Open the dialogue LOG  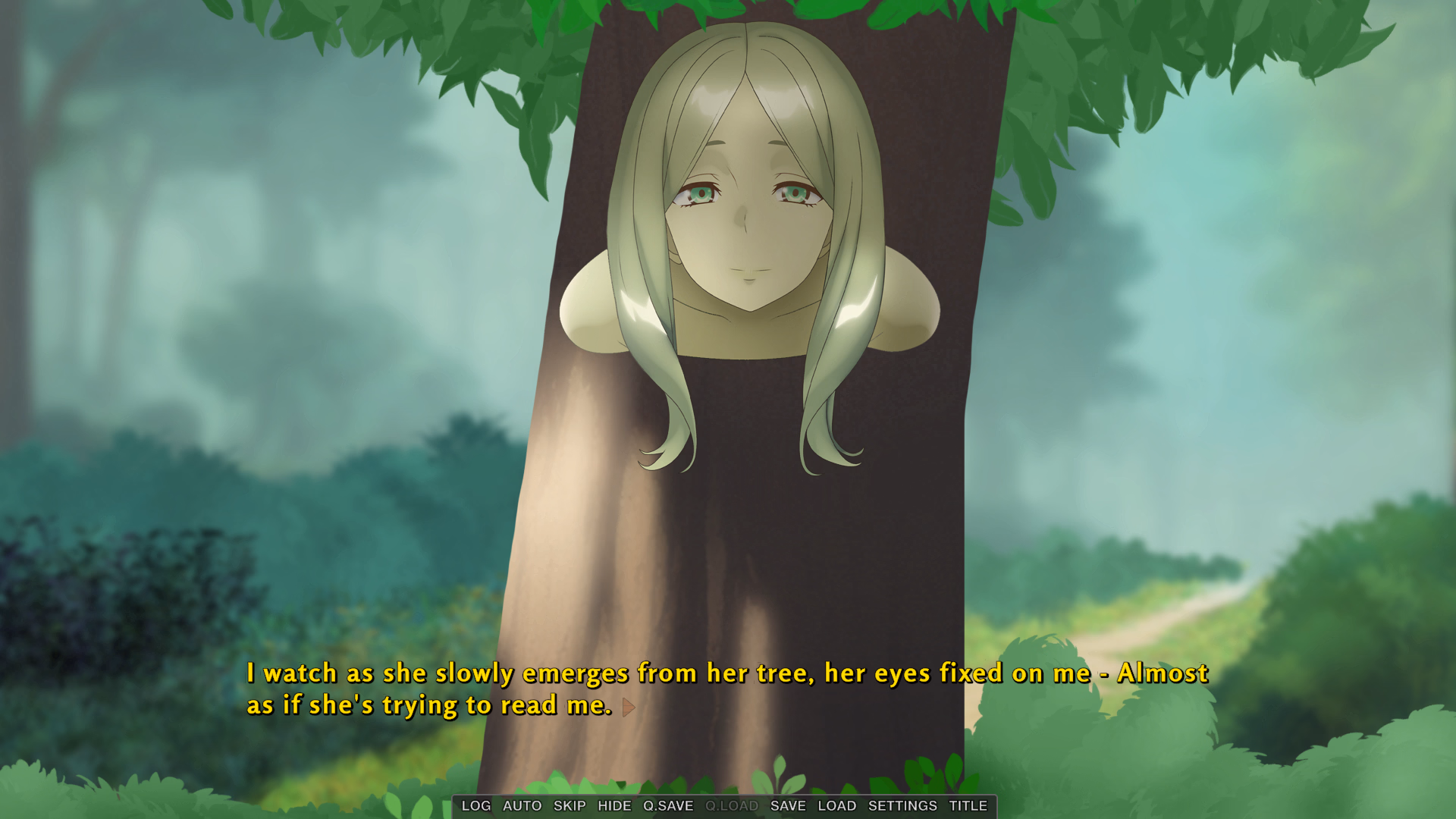point(476,806)
